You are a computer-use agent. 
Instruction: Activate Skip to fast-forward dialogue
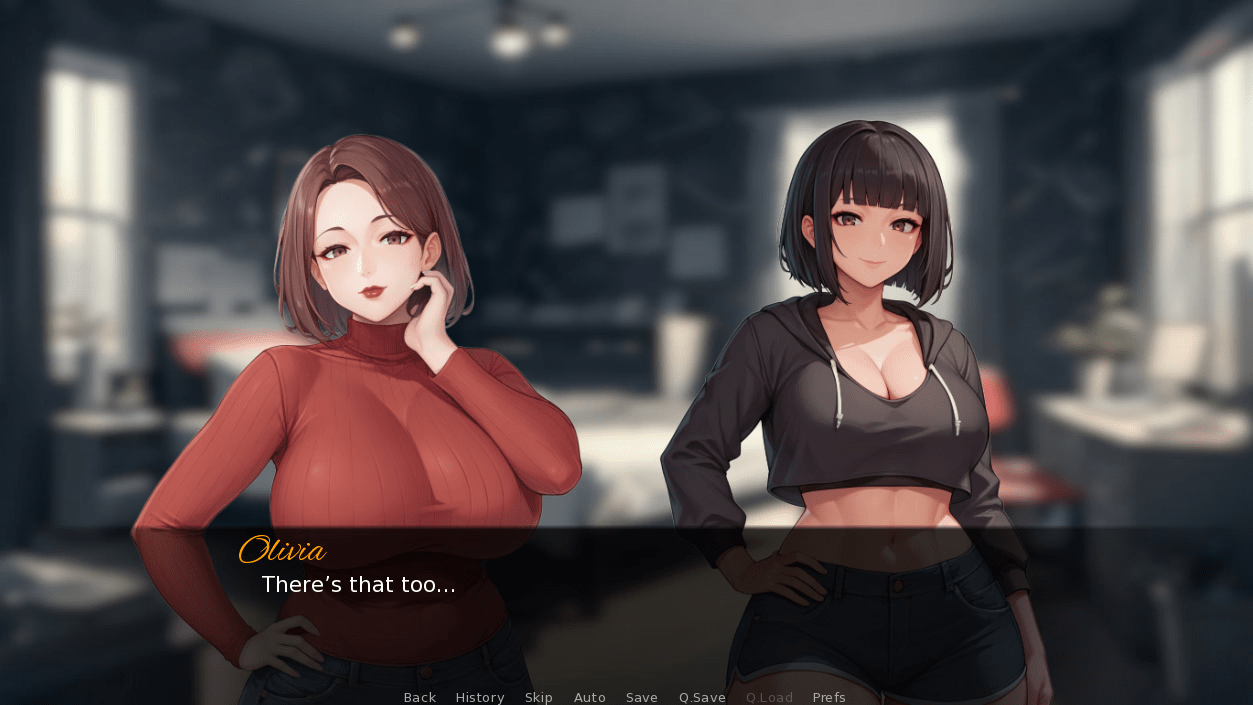pos(539,697)
